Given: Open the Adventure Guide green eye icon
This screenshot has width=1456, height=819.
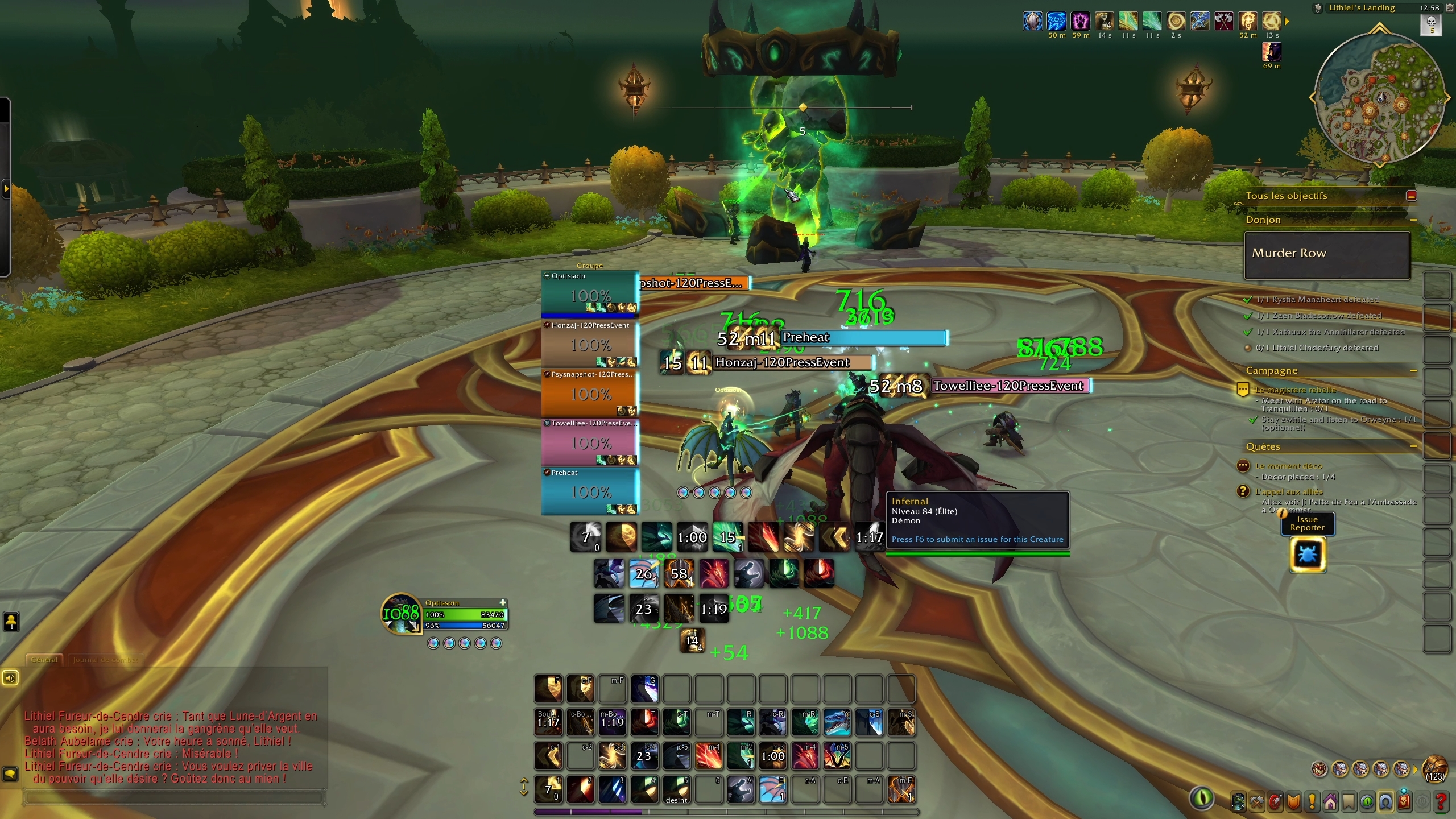Looking at the screenshot, I should [1368, 801].
